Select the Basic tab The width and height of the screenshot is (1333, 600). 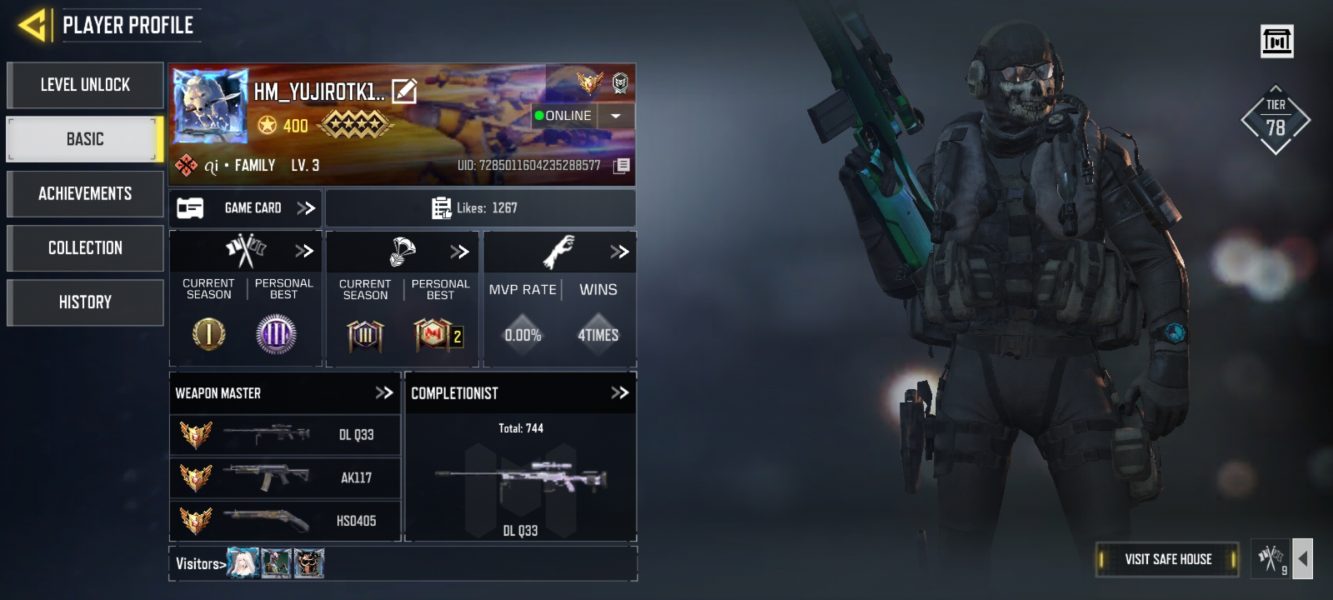85,139
